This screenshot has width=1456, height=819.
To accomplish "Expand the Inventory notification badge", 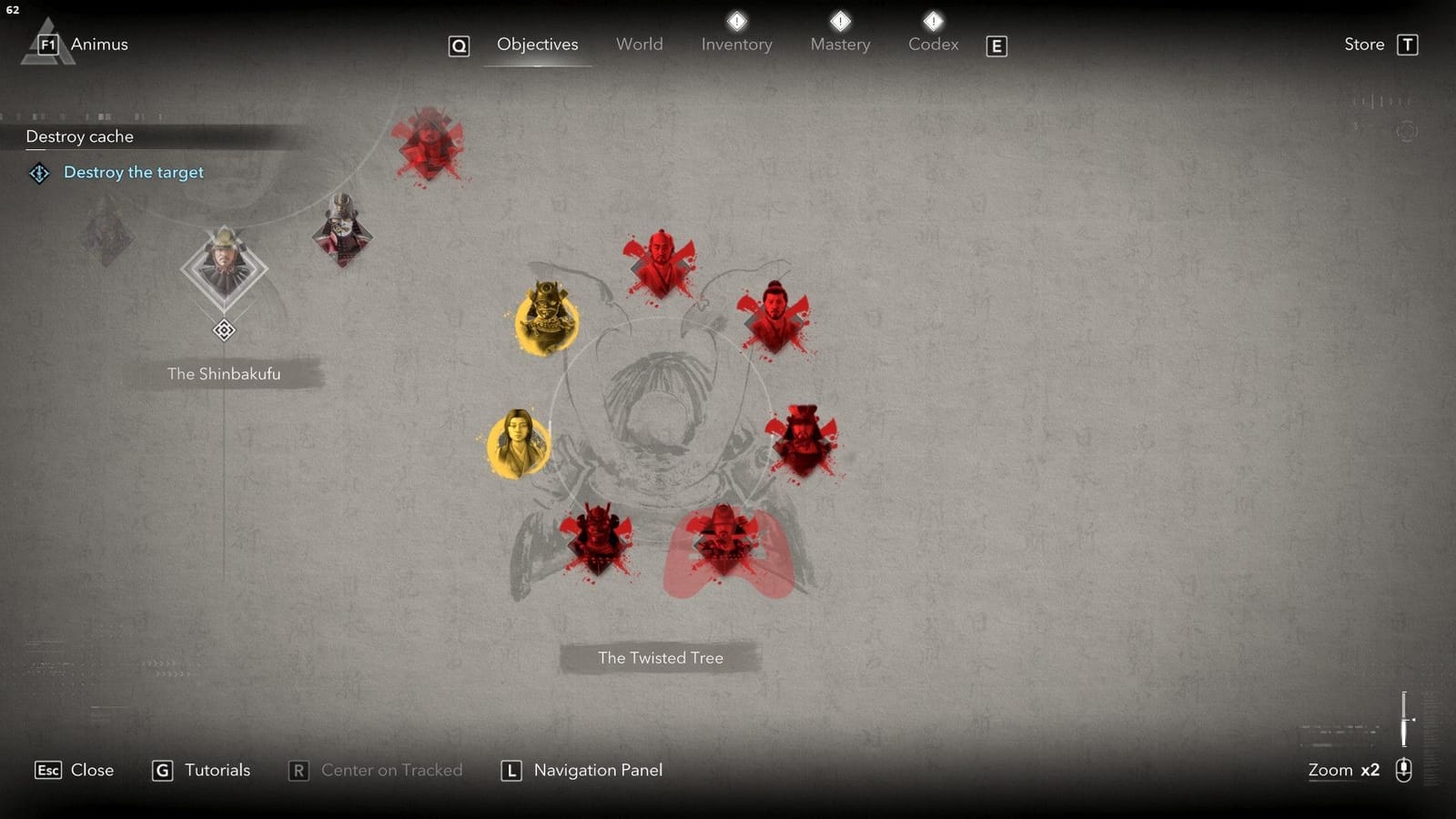I will point(736,20).
